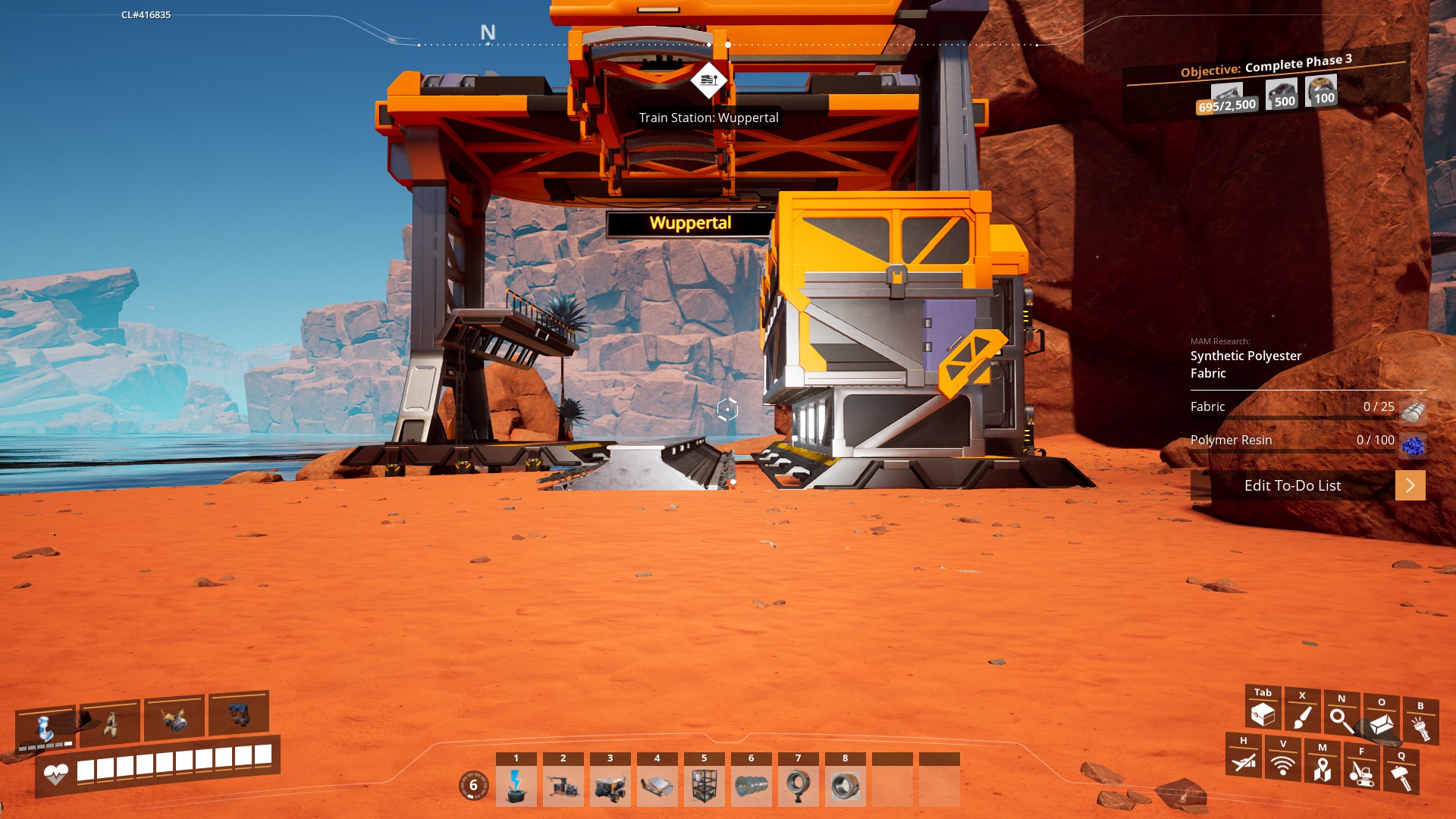Select the wire shelf hotbar slot

pyautogui.click(x=704, y=786)
